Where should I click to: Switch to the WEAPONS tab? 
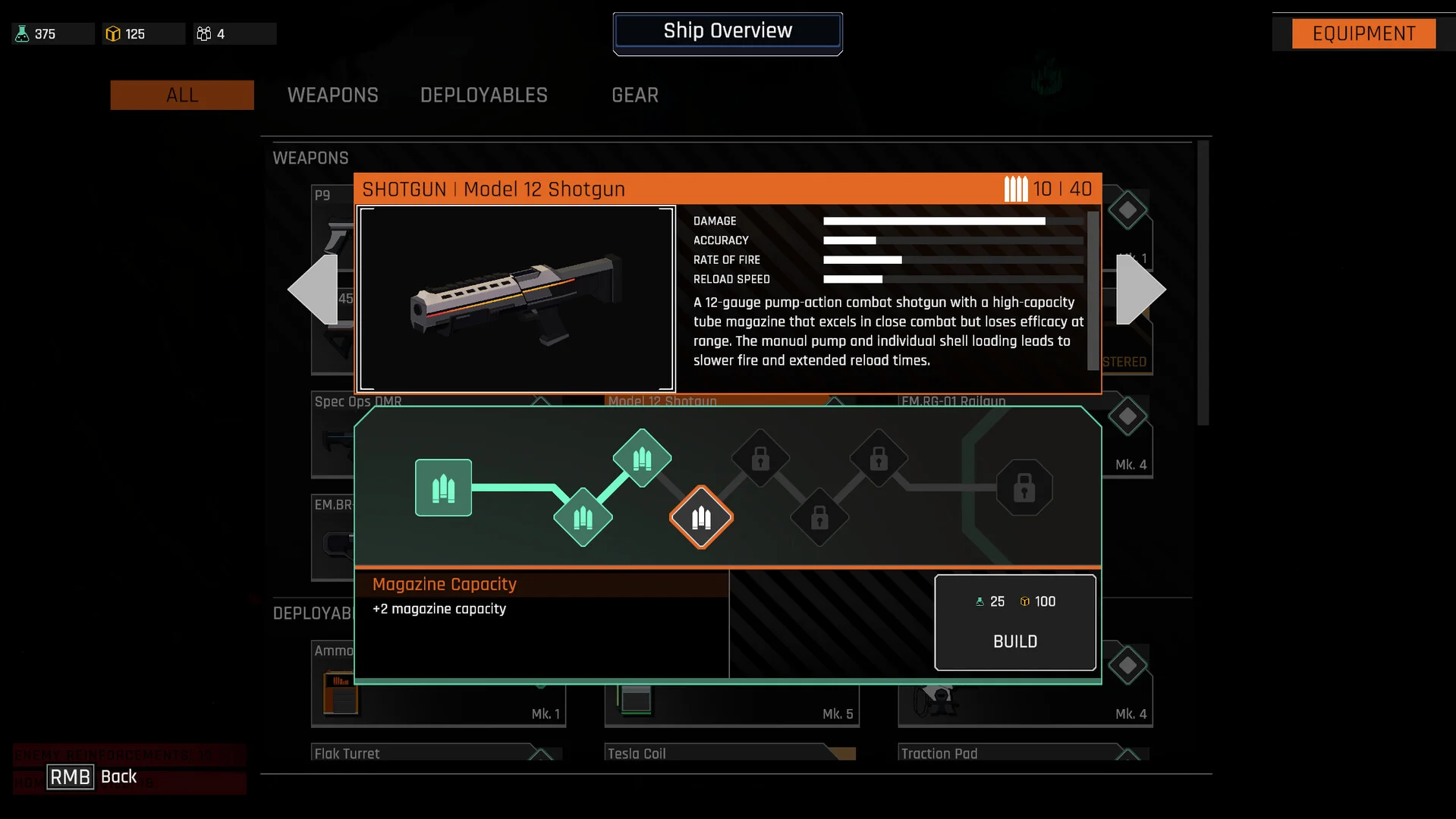coord(332,96)
